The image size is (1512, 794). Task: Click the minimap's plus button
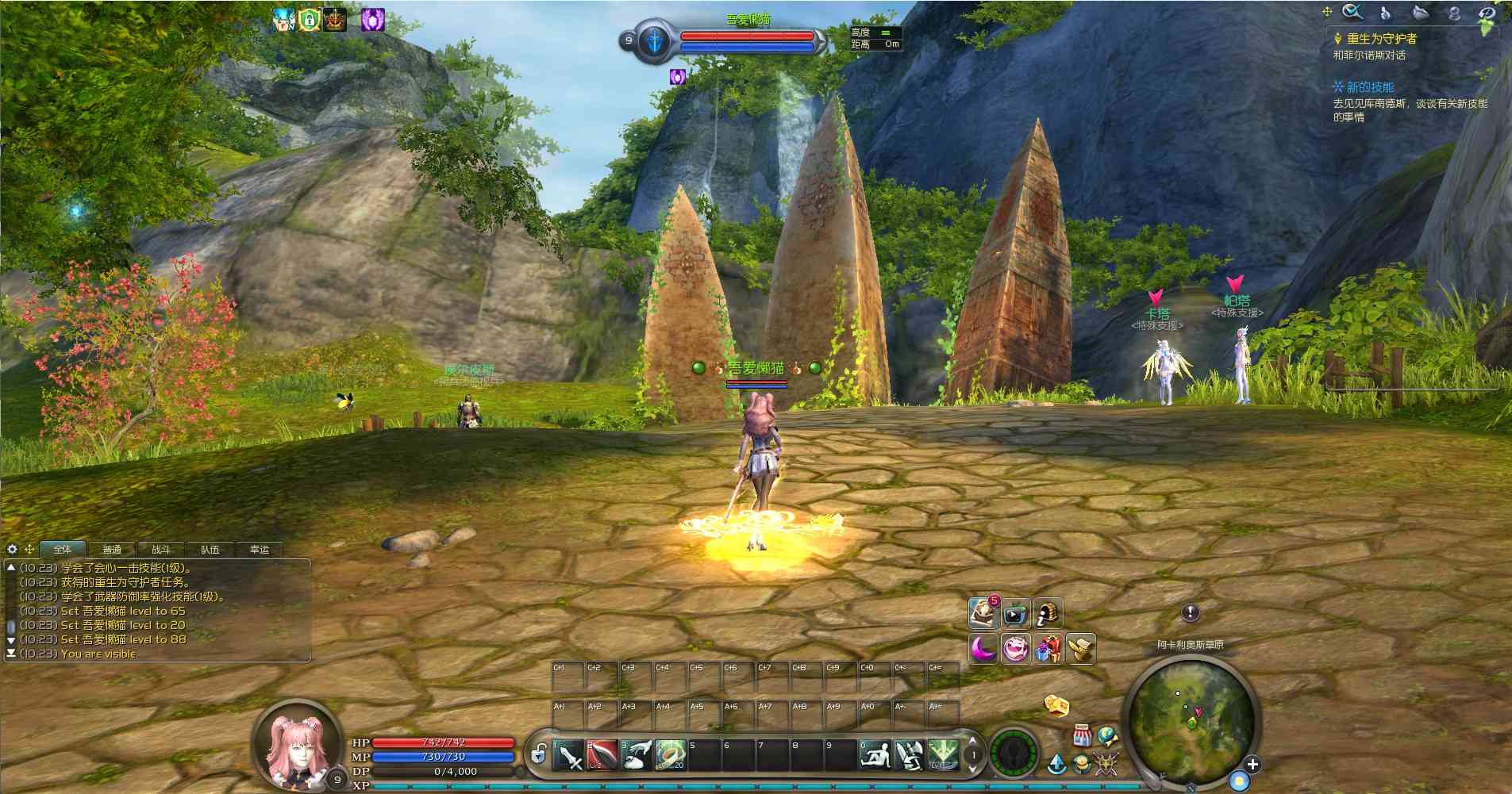tap(1252, 765)
